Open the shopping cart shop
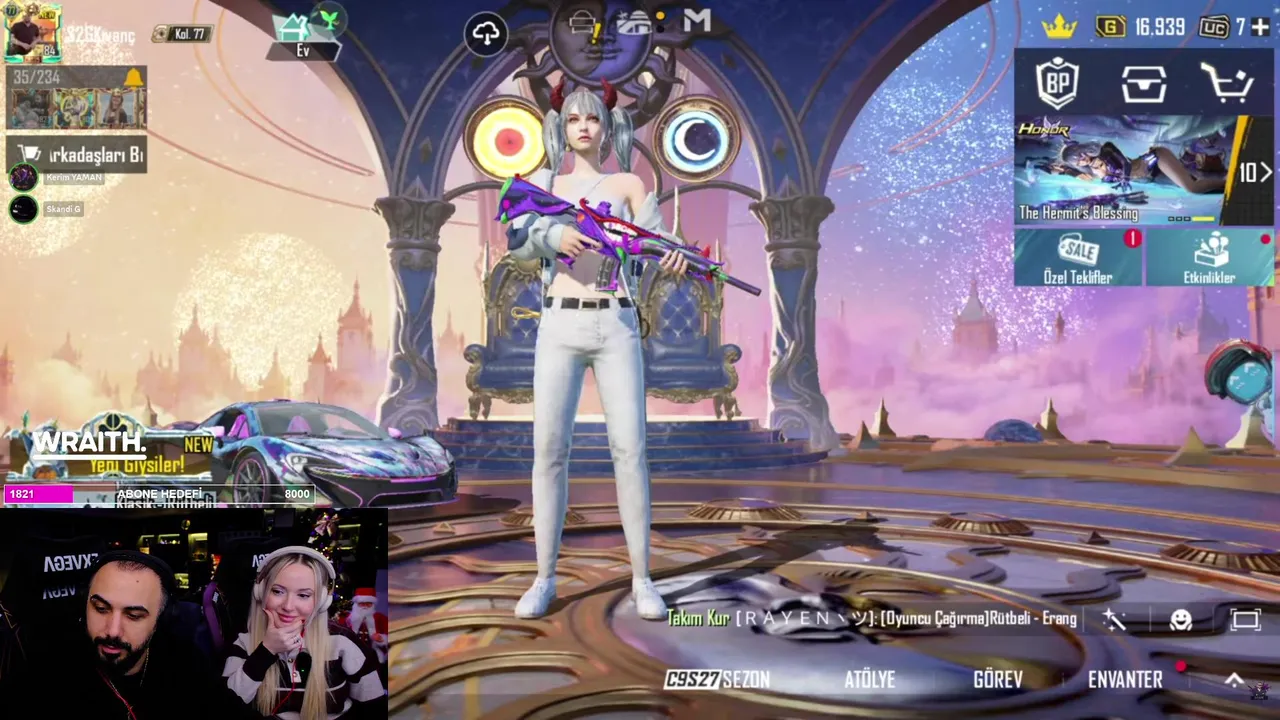The height and width of the screenshot is (720, 1280). pos(1227,84)
